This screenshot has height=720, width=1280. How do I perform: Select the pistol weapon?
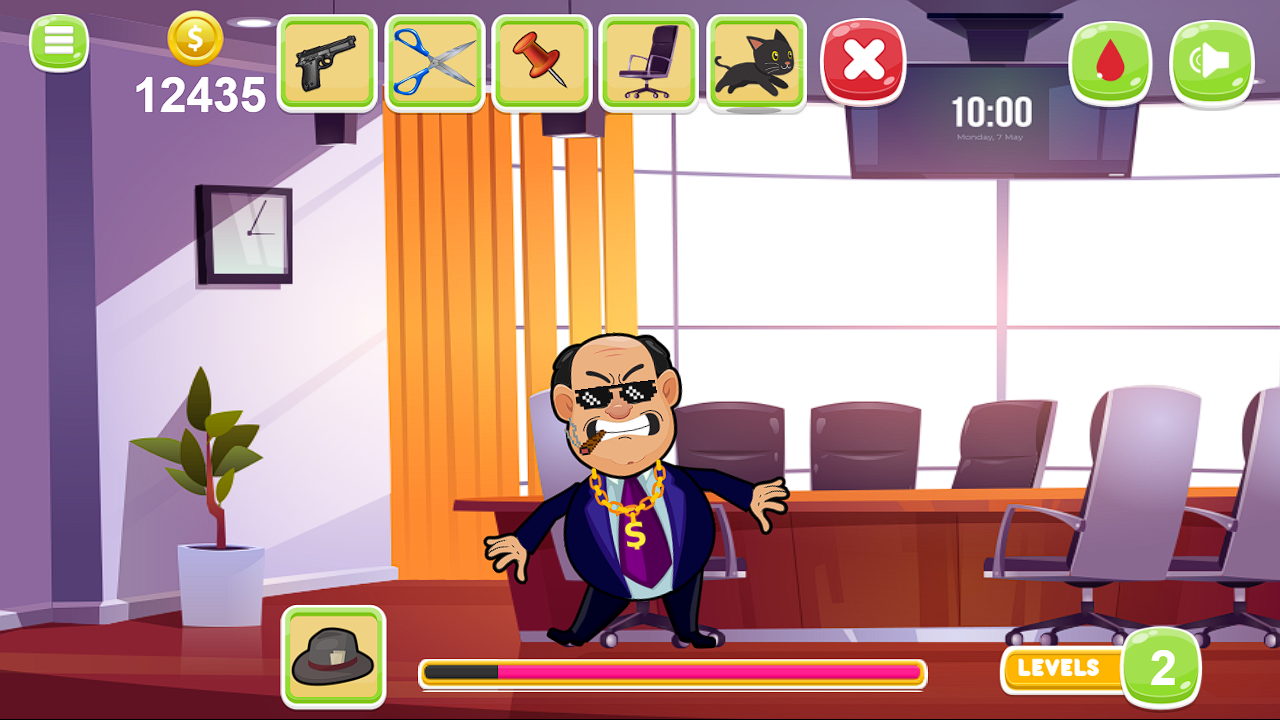click(x=329, y=62)
